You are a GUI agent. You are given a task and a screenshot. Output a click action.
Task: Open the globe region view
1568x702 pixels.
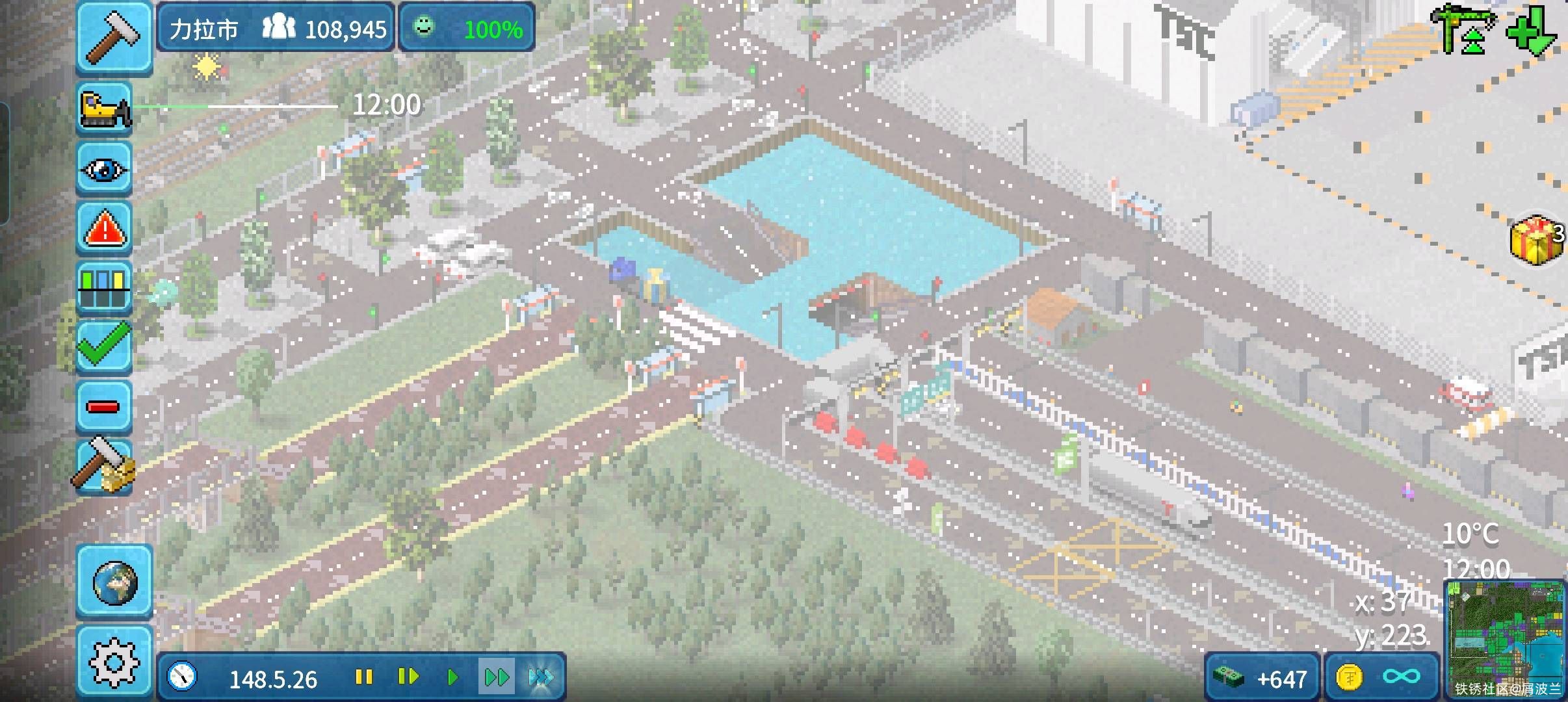tap(114, 581)
